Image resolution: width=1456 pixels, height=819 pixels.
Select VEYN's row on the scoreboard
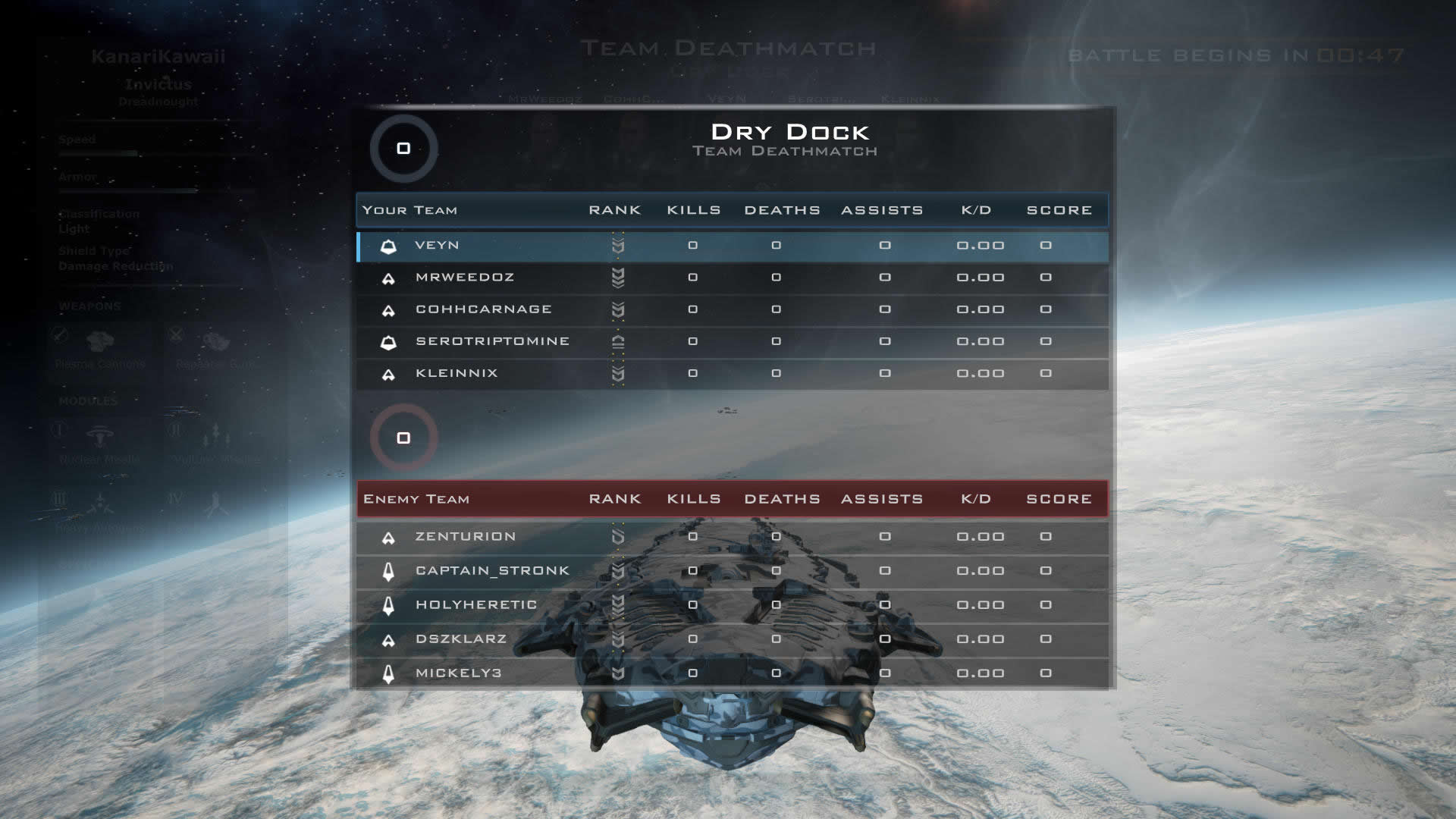coord(437,246)
